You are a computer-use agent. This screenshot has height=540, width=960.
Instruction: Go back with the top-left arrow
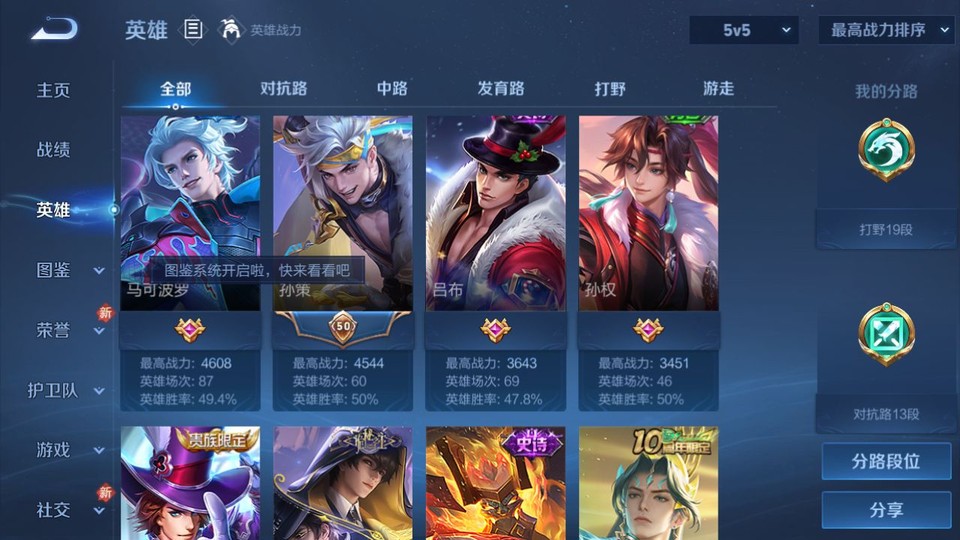coord(54,30)
